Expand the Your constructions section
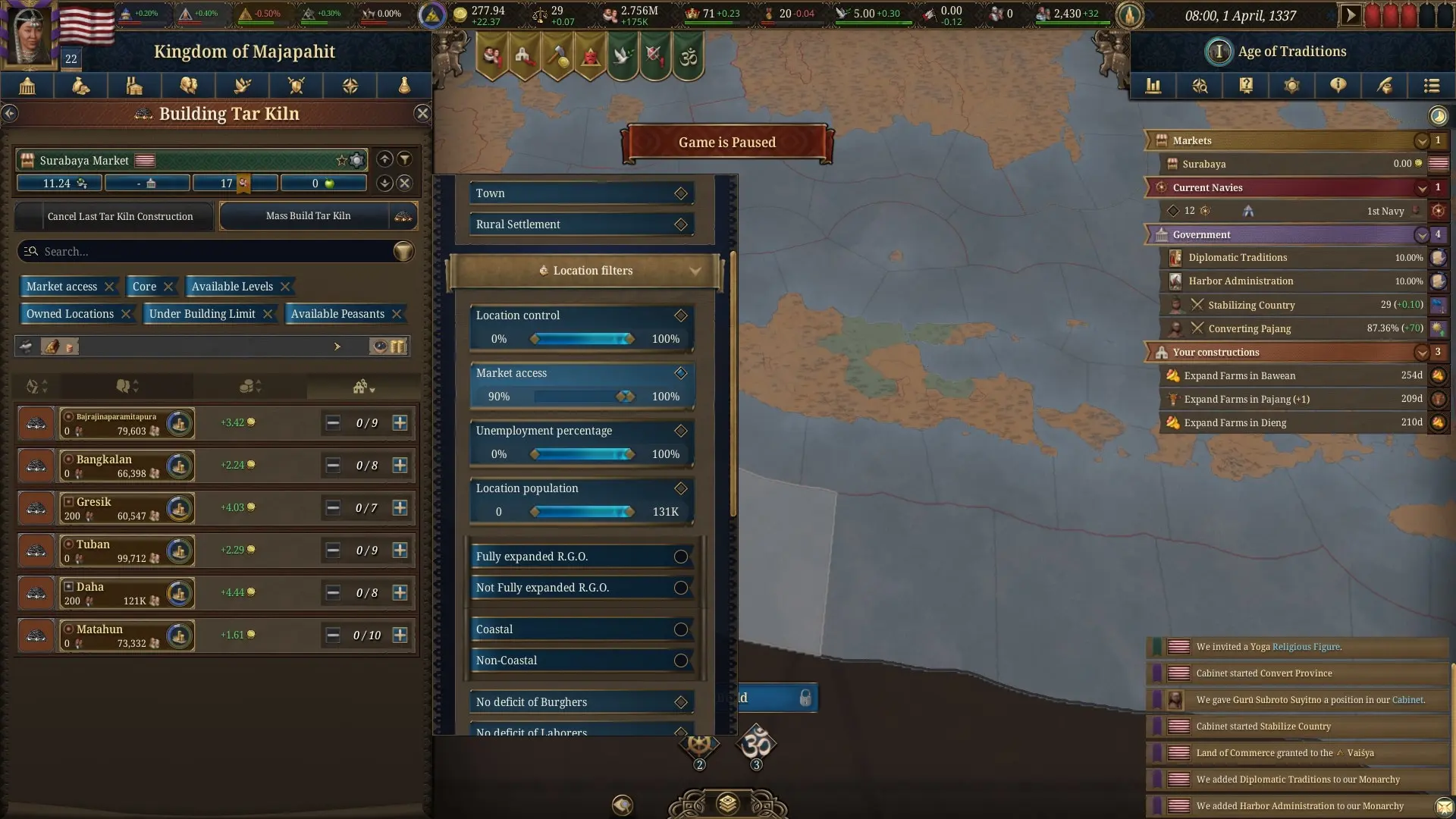 coord(1422,352)
